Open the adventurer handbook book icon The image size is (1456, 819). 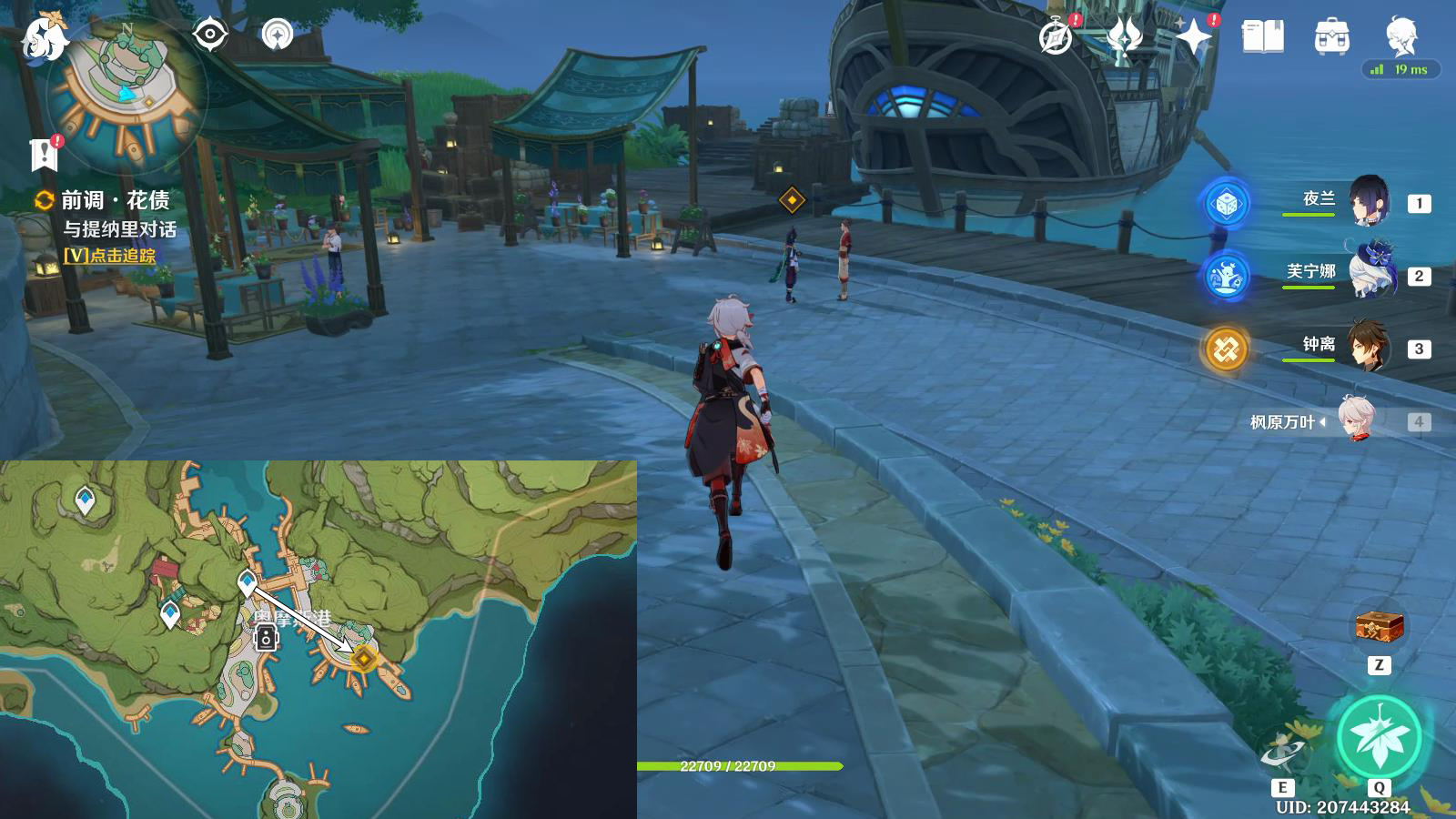pos(1262,37)
